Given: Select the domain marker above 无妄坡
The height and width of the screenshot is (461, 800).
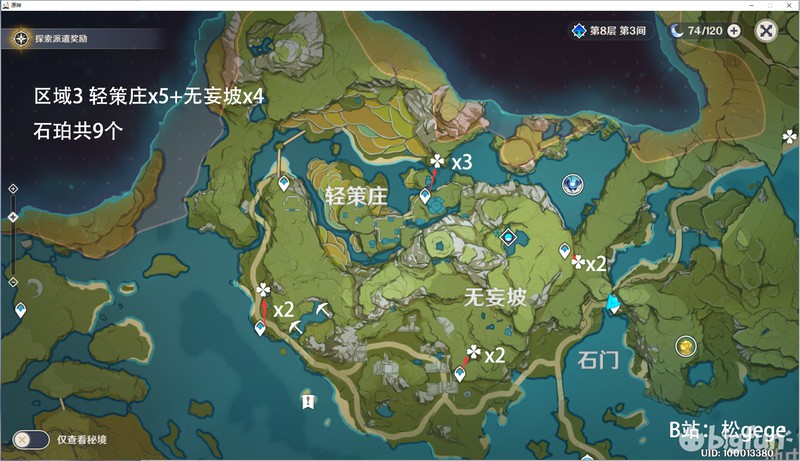Looking at the screenshot, I should [x=509, y=236].
